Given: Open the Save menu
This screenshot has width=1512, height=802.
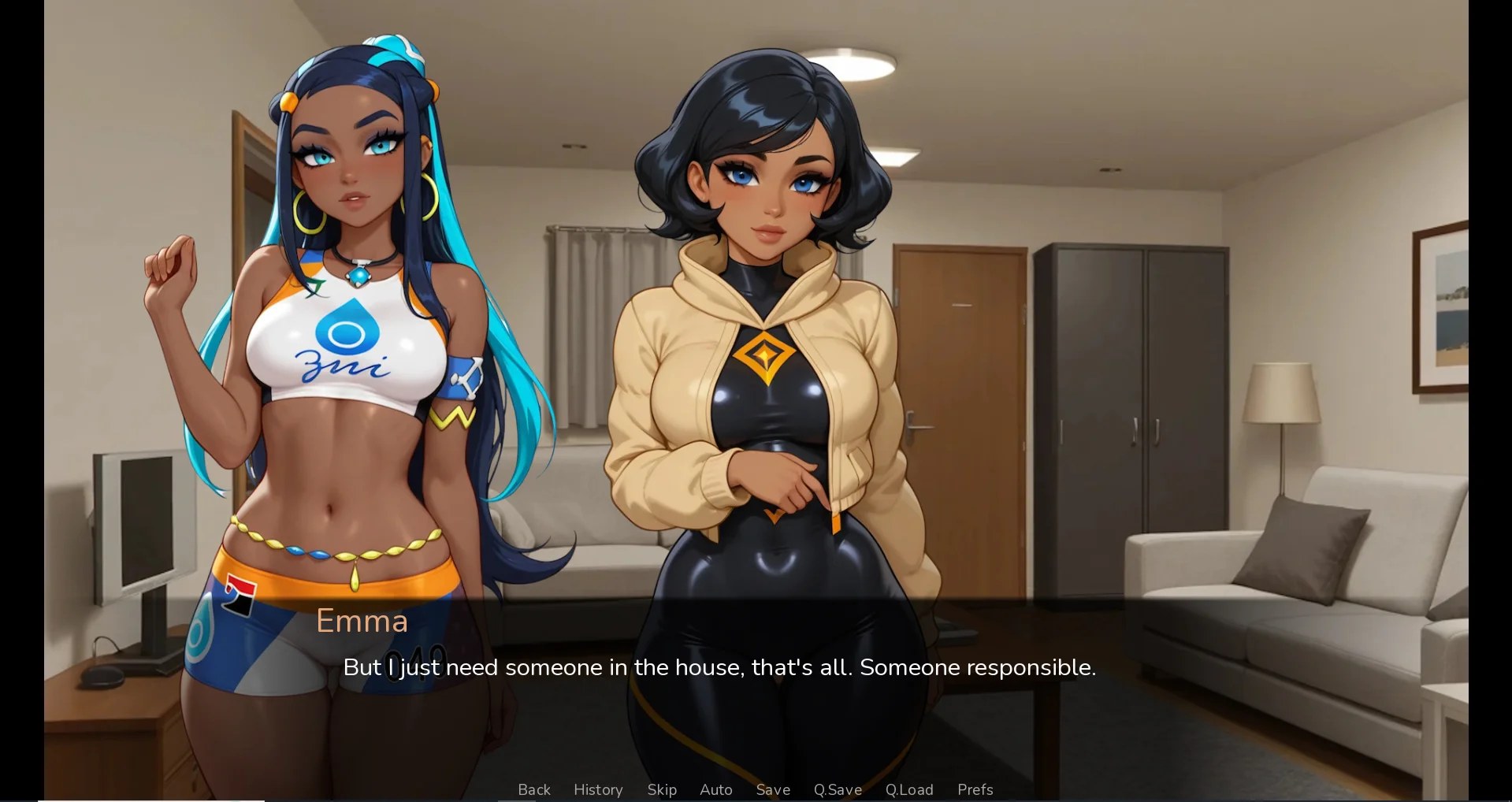Looking at the screenshot, I should point(773,789).
